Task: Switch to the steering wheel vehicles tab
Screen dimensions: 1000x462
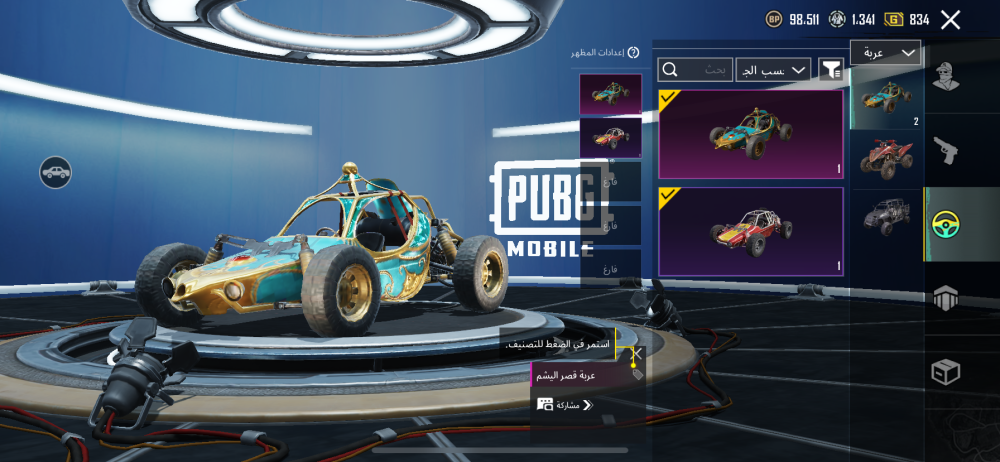Action: pyautogui.click(x=946, y=224)
